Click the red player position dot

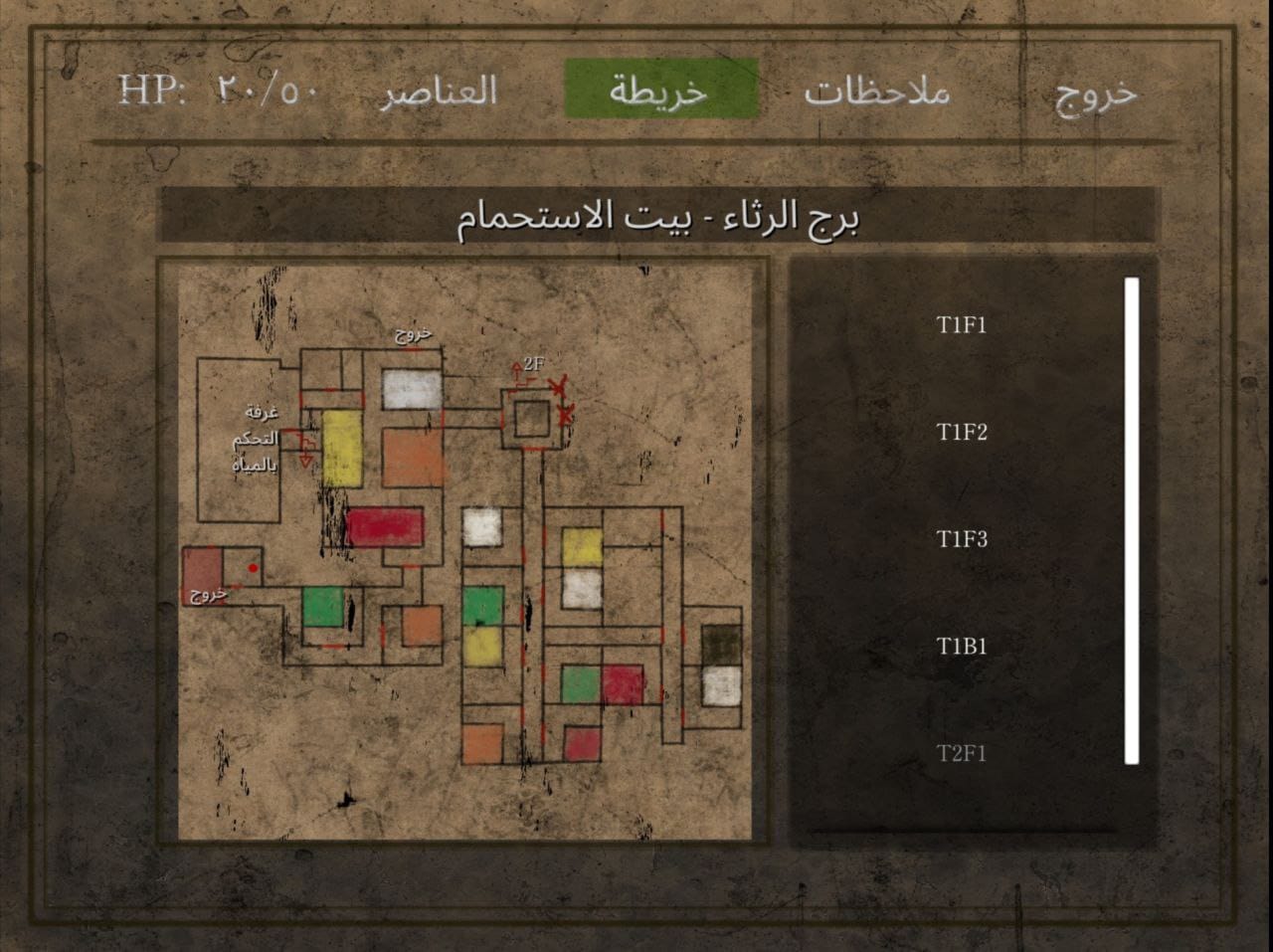(x=252, y=567)
